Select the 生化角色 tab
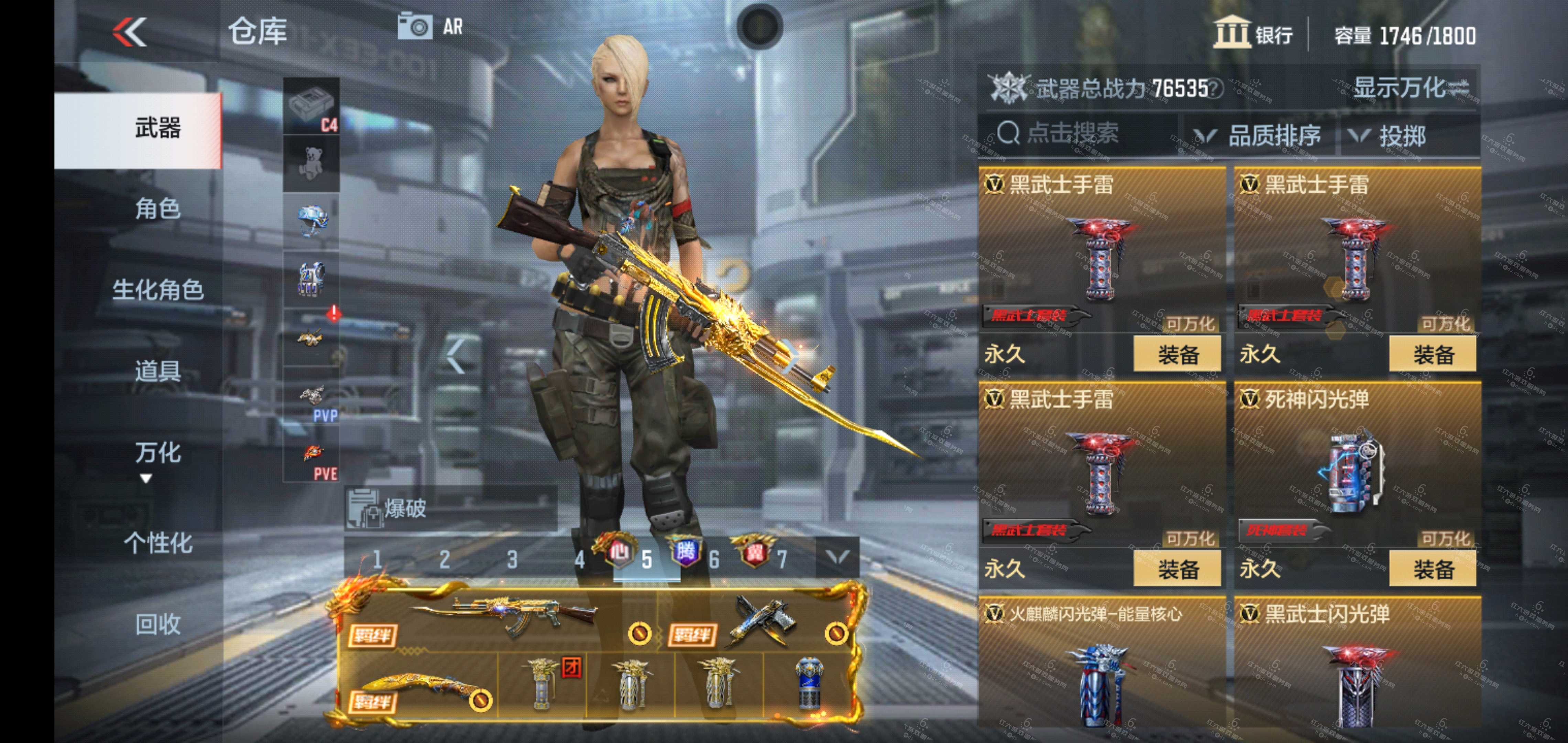This screenshot has height=743, width=1568. (x=157, y=290)
